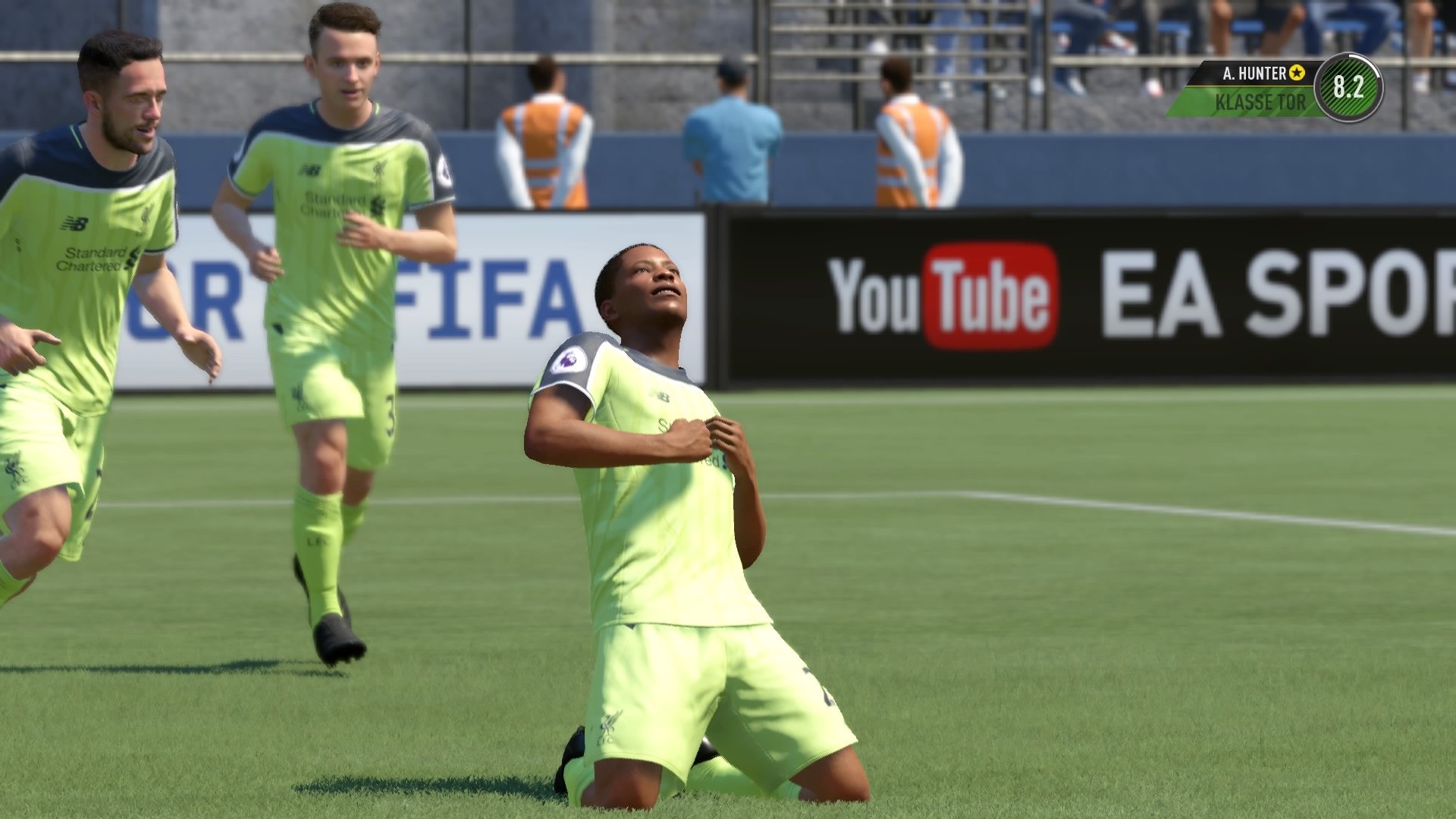Select the circular 8.2 rating gauge icon

(1350, 88)
